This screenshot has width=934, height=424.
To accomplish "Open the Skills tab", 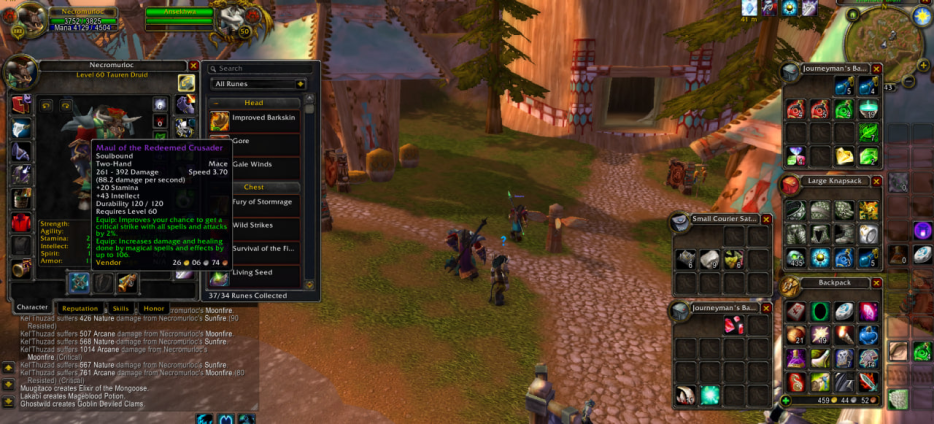I will pos(120,309).
